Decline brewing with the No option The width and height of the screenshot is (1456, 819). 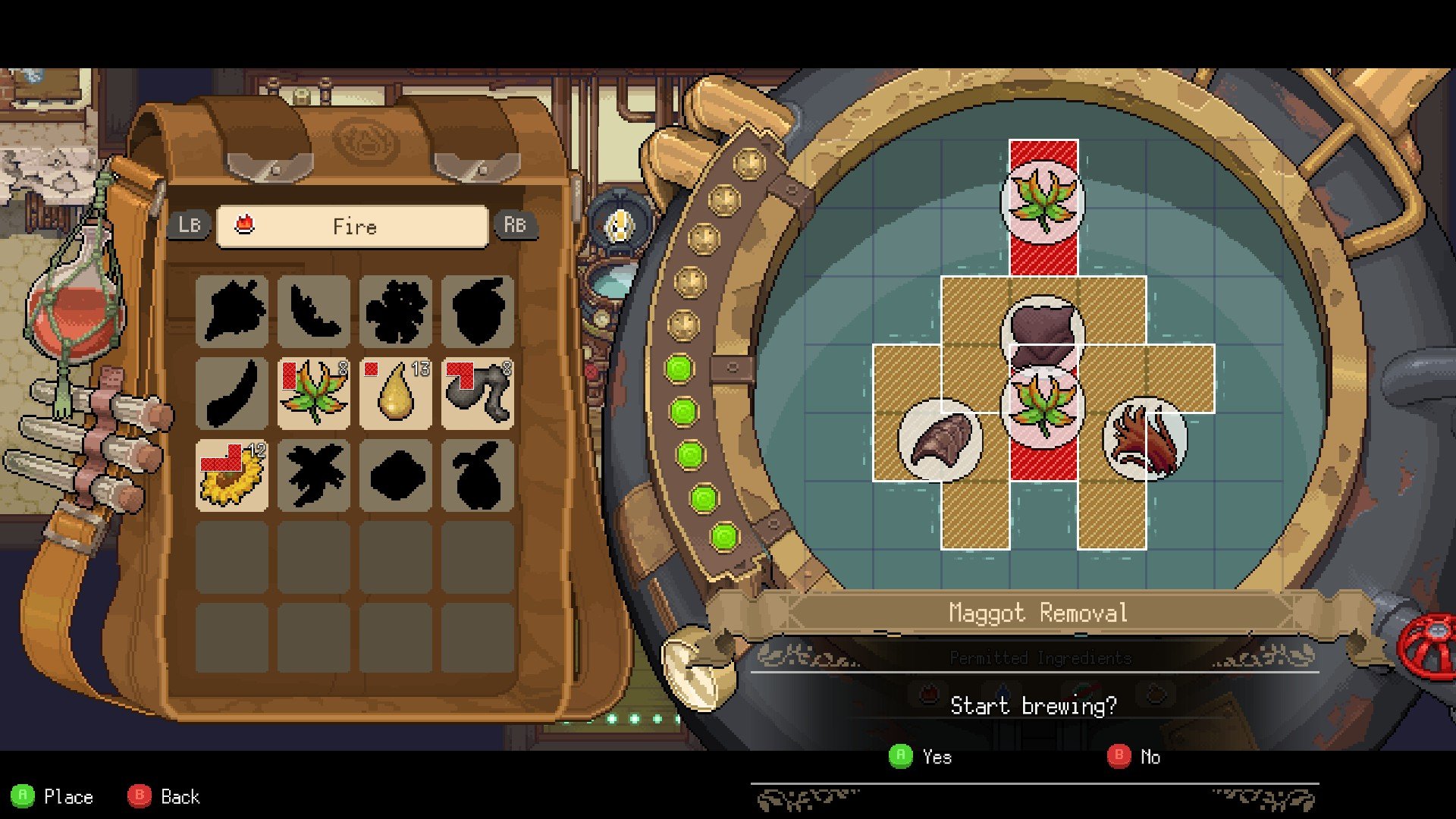[1134, 757]
